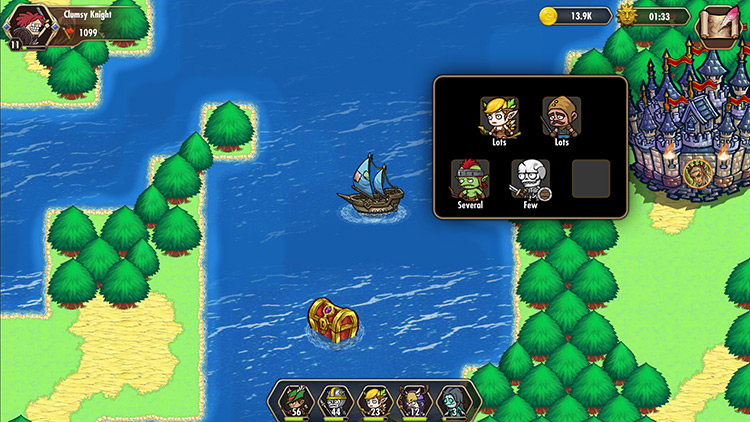750x422 pixels.
Task: Select the antlered purple druid slot showing 12
Action: (x=412, y=400)
